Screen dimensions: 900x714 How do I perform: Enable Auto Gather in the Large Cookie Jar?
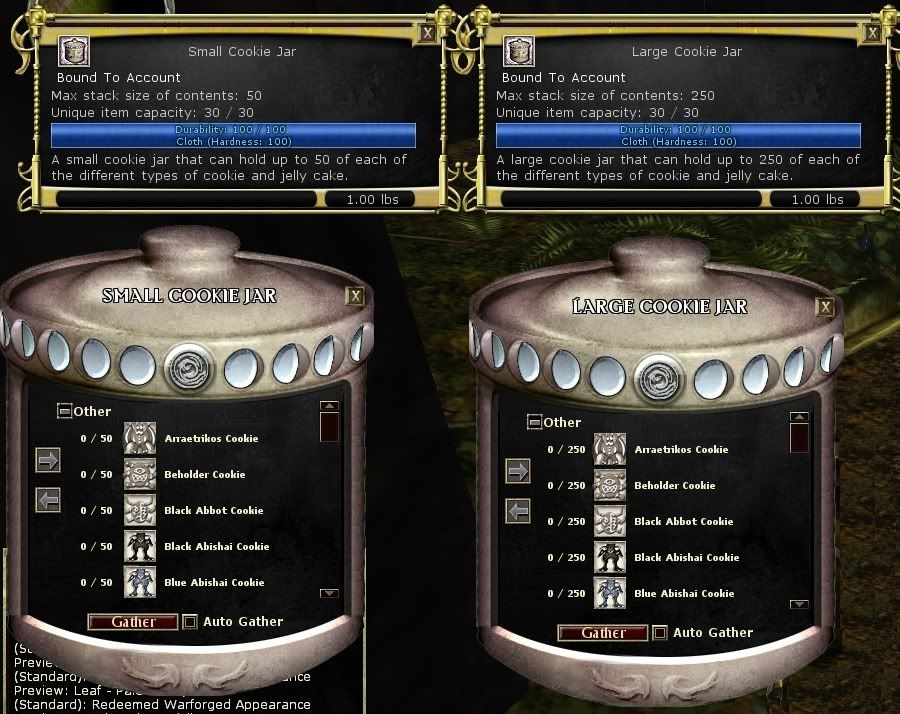pos(660,633)
